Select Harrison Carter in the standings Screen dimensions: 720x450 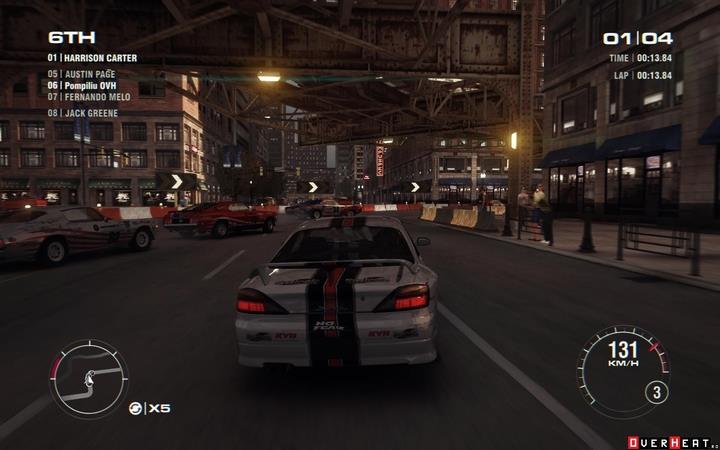click(x=92, y=58)
